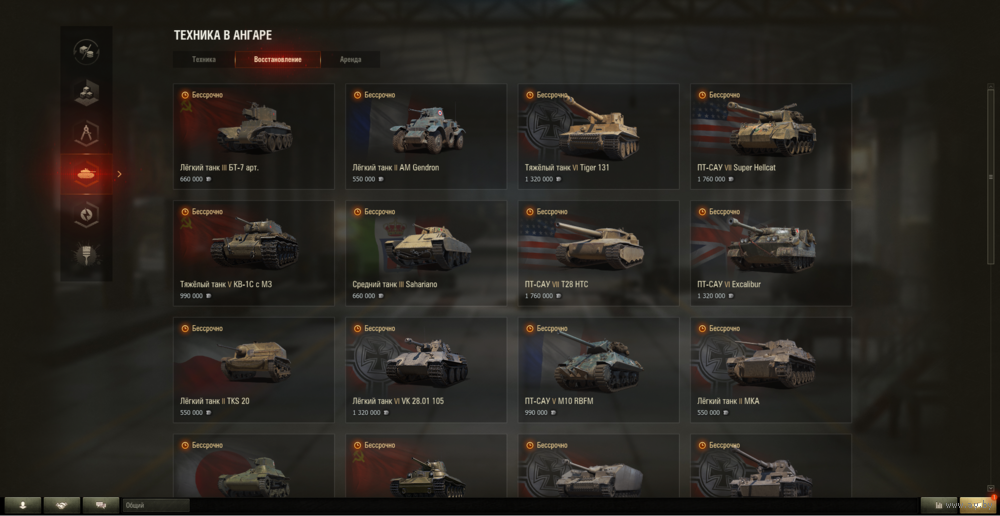Open the handshake contacts button
This screenshot has width=1000, height=516.
(x=62, y=506)
